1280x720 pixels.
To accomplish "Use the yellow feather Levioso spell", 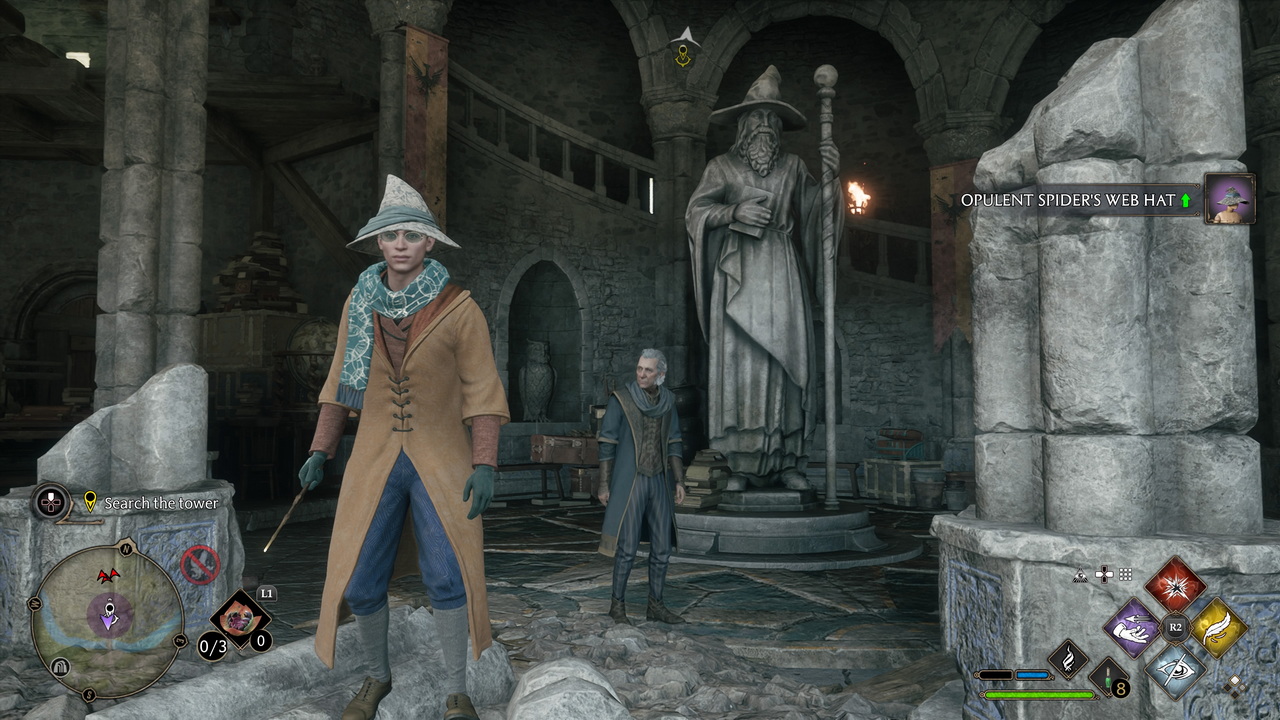I will click(x=1218, y=628).
